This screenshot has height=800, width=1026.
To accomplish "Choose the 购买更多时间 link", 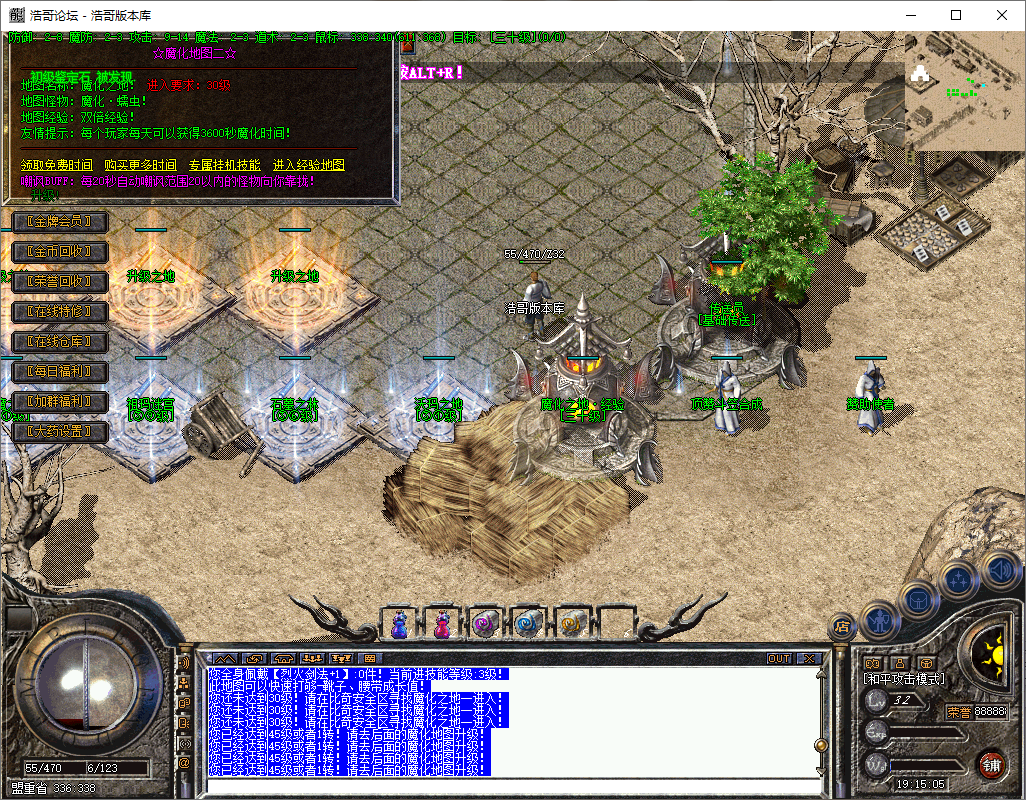I will (141, 165).
